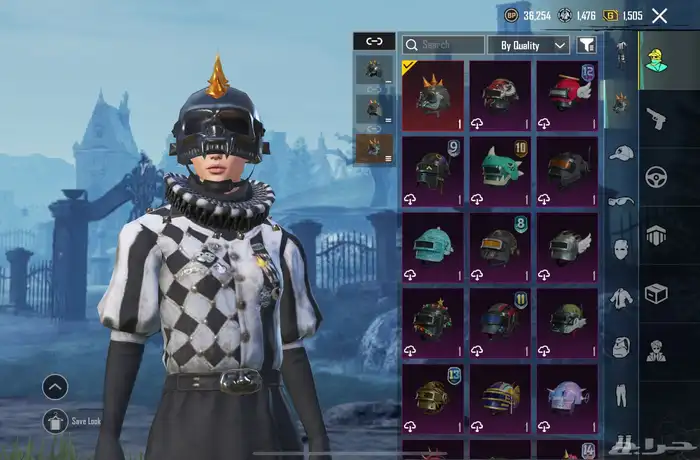Close the inventory screen
The image size is (700, 460).
660,15
